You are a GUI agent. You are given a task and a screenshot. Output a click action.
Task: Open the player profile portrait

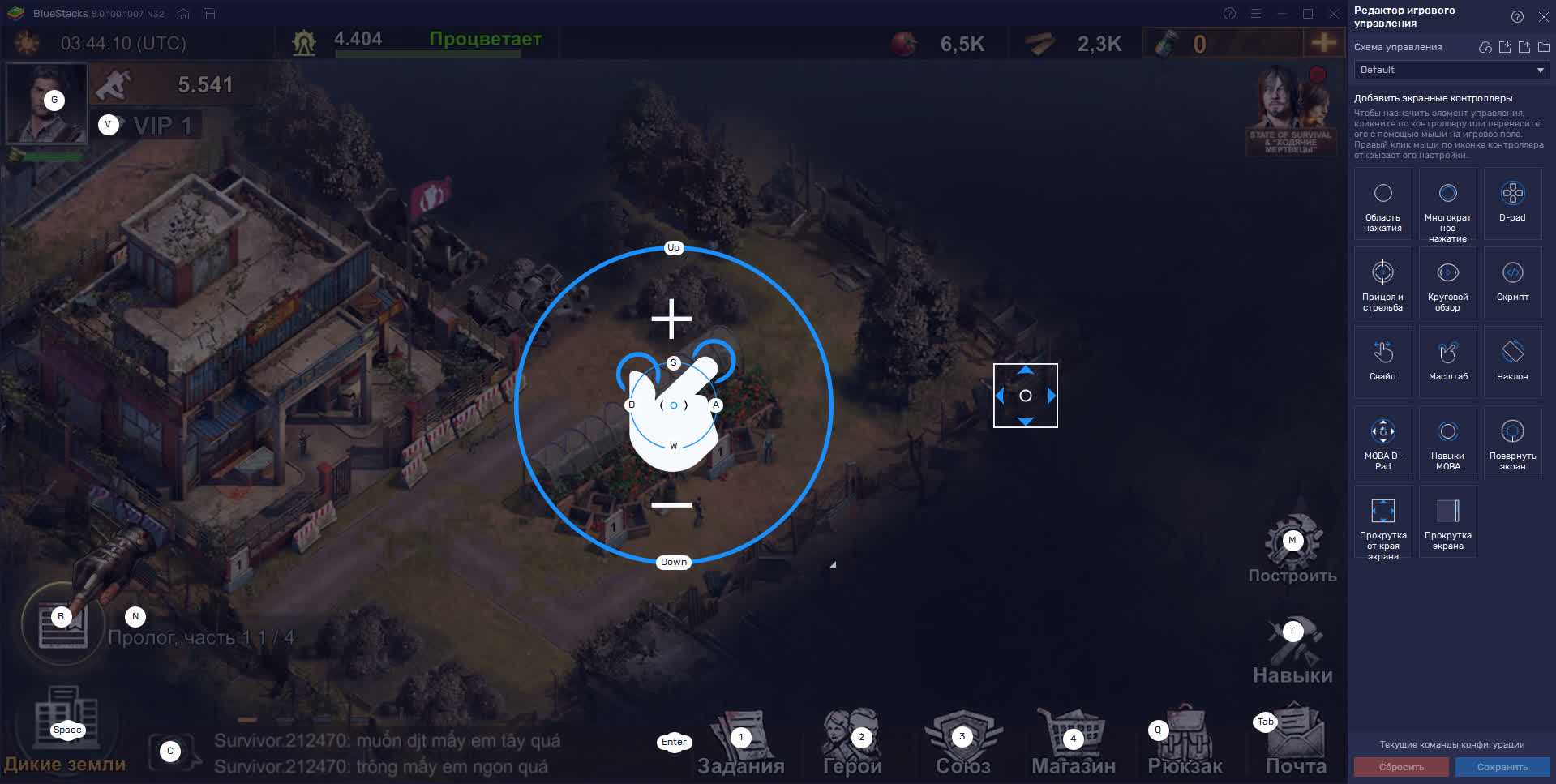point(46,102)
